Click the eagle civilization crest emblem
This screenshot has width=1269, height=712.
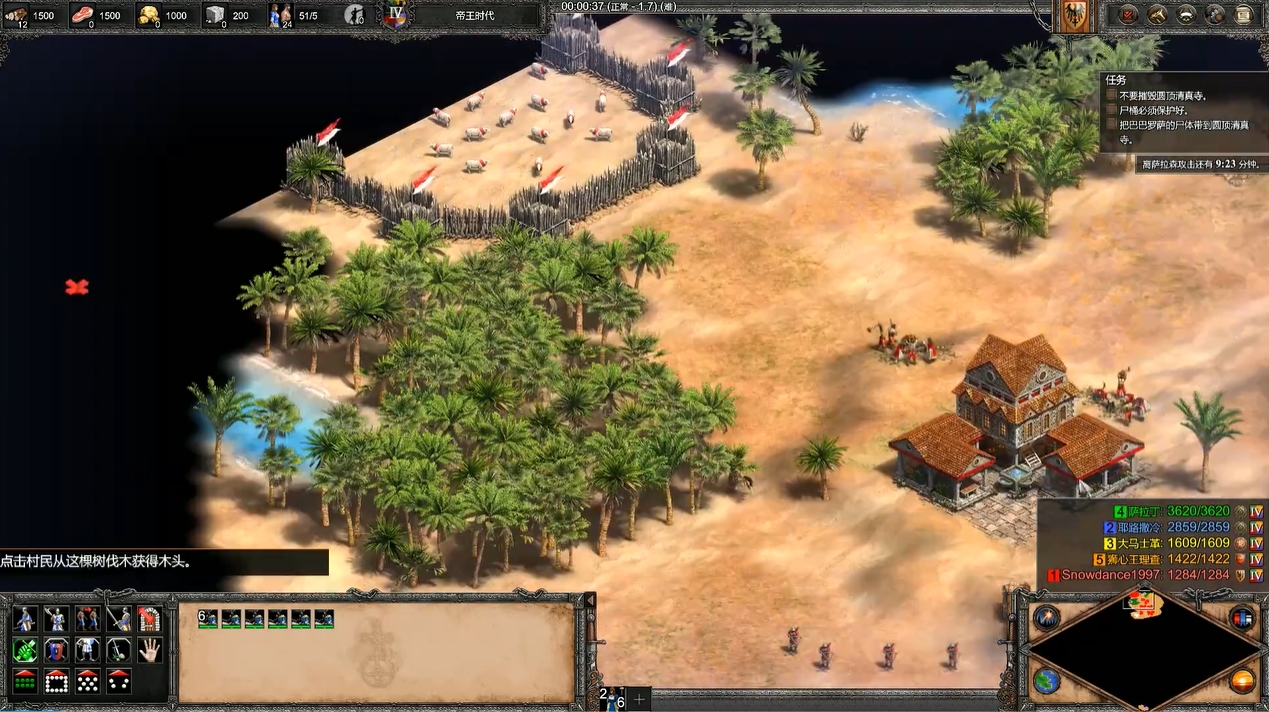click(1075, 17)
